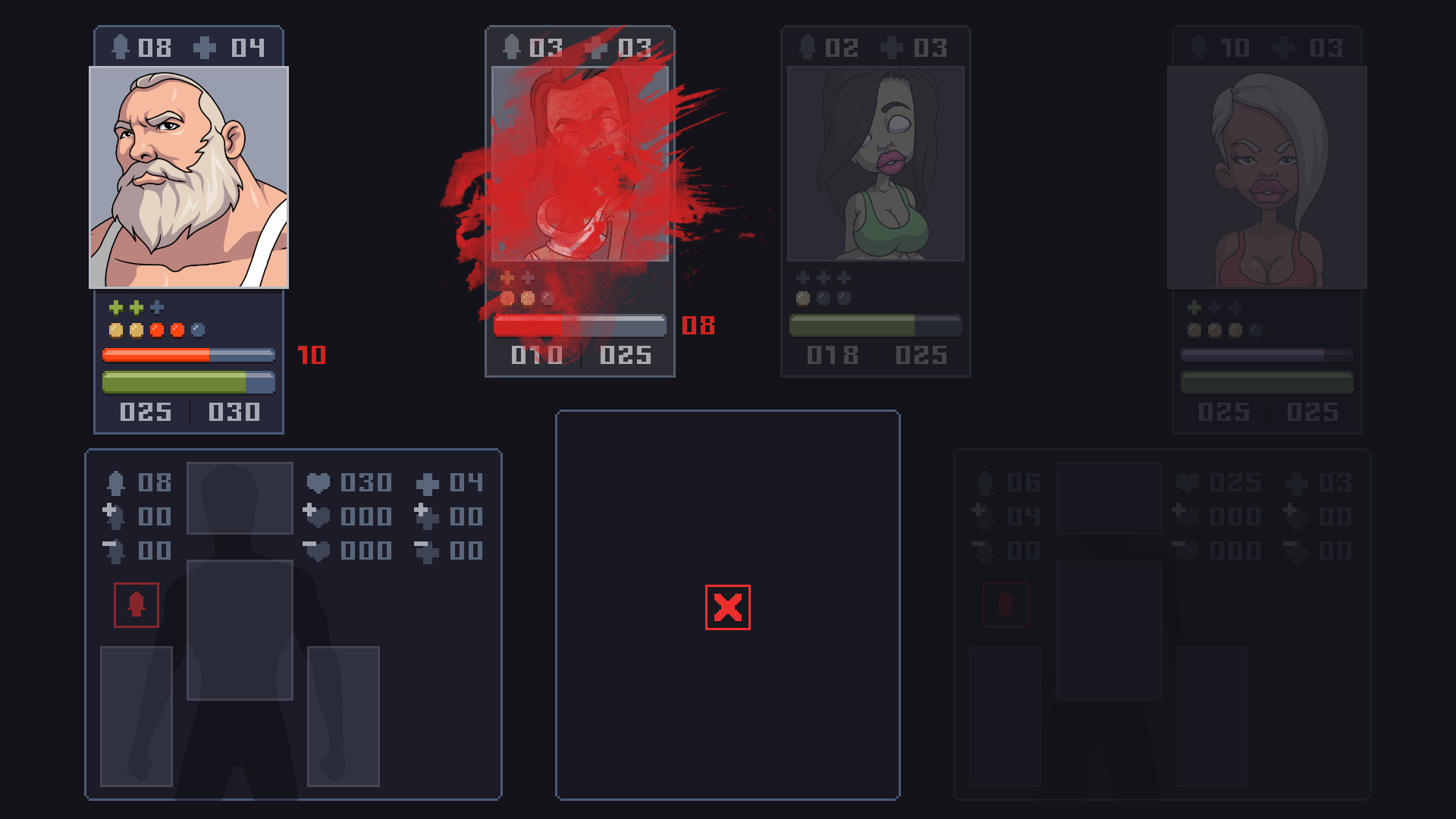Select the first green cross buff icon
1456x819 pixels.
pyautogui.click(x=114, y=307)
